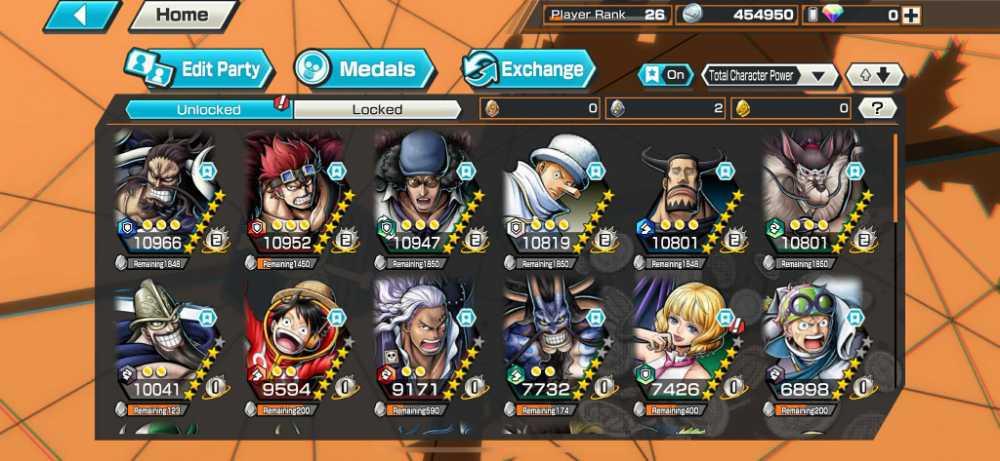Screen dimensions: 1000x461
Task: Open the Total Character Power sort dropdown
Action: click(770, 75)
